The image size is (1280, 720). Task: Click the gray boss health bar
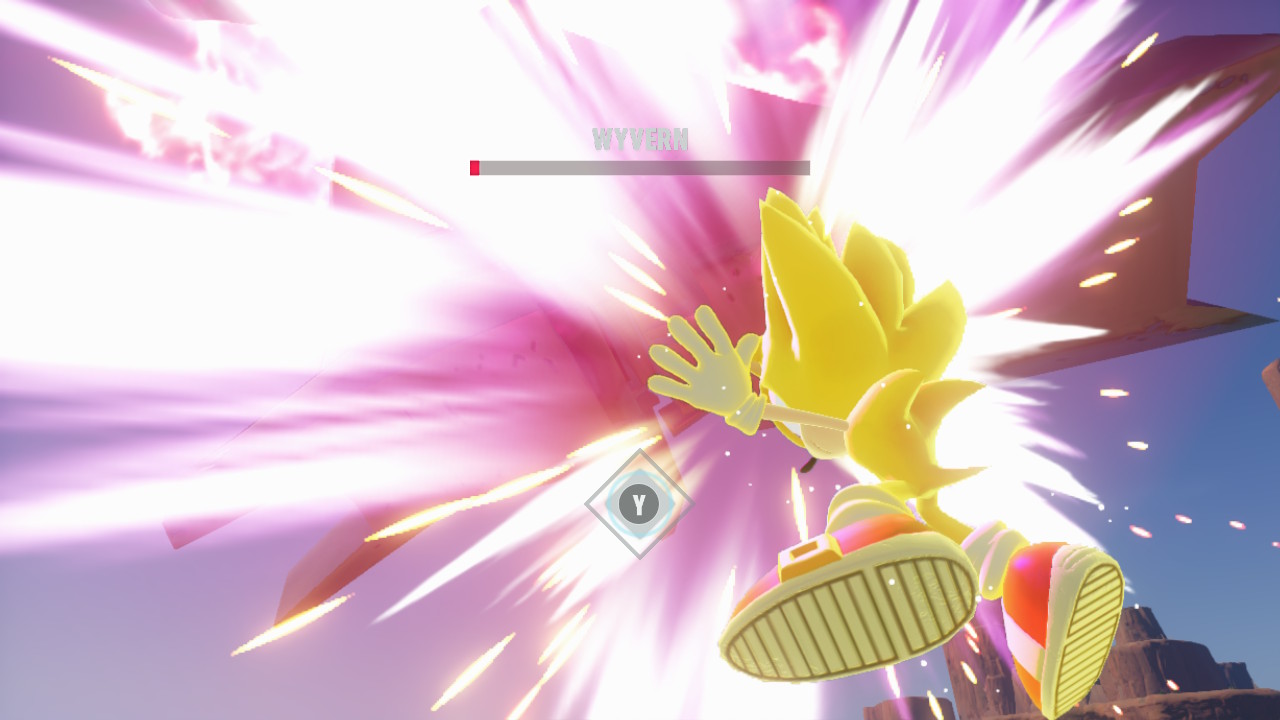pyautogui.click(x=640, y=167)
